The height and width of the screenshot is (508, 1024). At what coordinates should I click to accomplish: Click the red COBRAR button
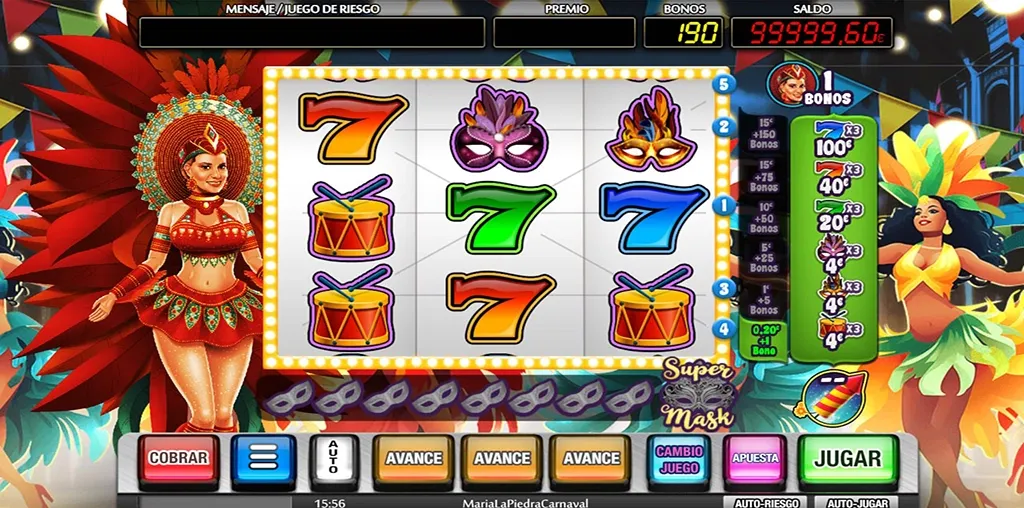pos(178,460)
